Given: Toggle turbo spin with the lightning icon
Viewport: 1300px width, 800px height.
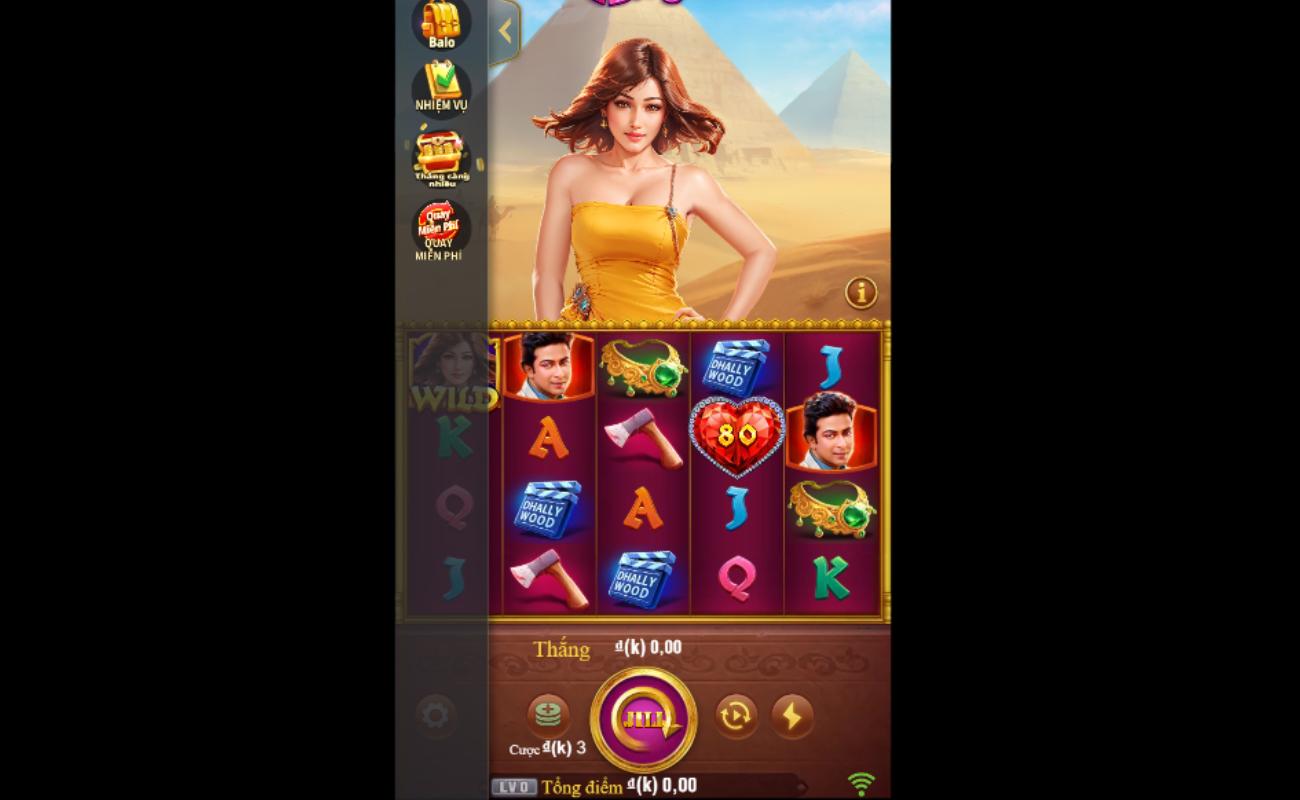Looking at the screenshot, I should [792, 716].
